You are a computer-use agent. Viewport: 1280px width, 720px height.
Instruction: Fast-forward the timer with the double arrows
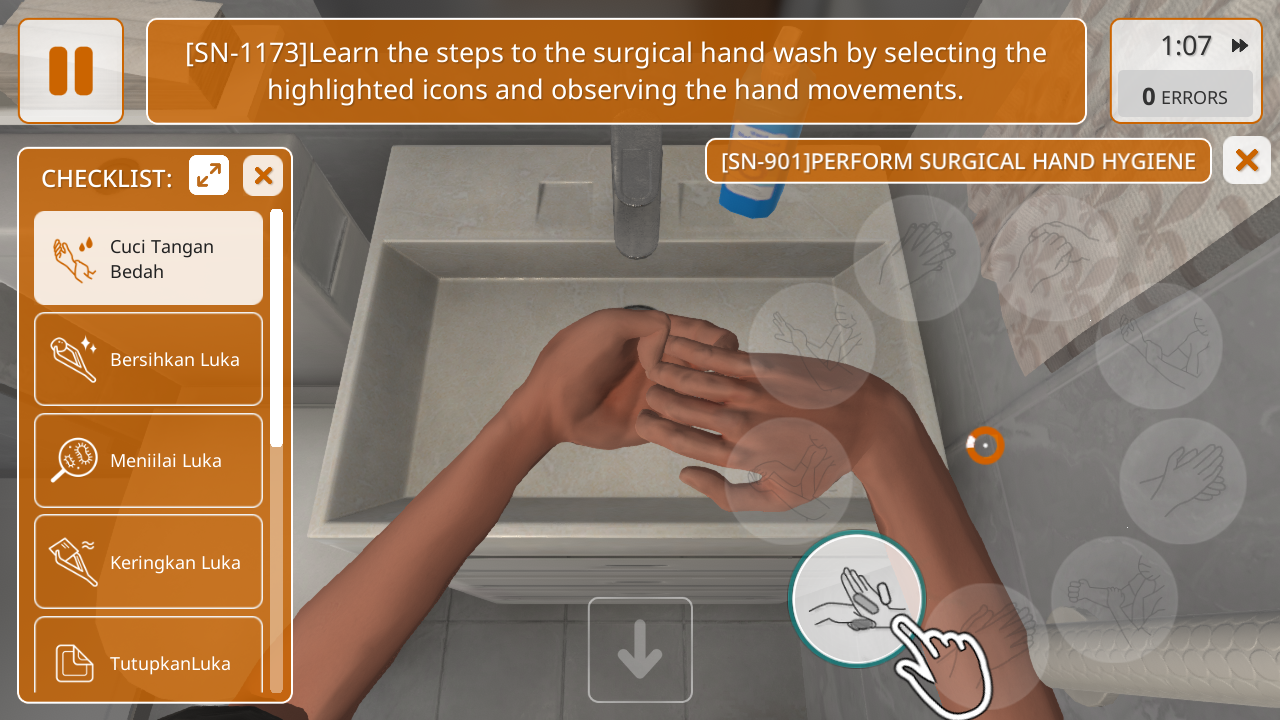(1239, 46)
